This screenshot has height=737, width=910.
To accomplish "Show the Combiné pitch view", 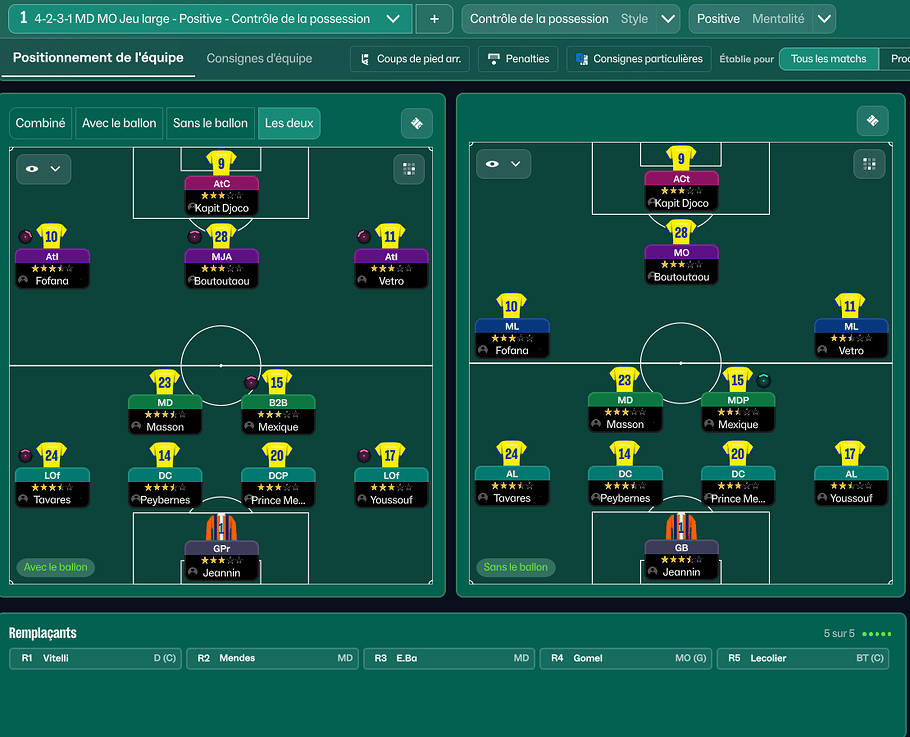I will tap(41, 123).
